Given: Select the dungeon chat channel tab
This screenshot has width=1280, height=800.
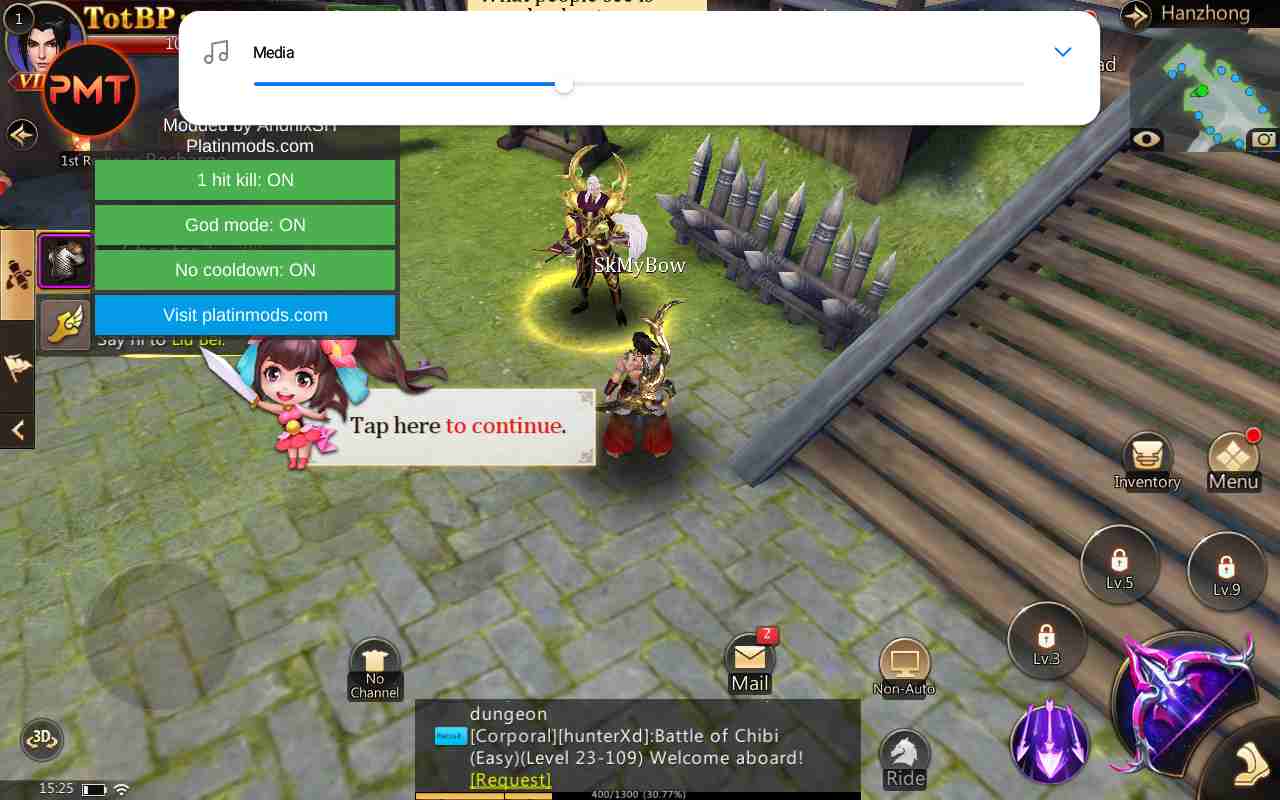Looking at the screenshot, I should point(508,713).
